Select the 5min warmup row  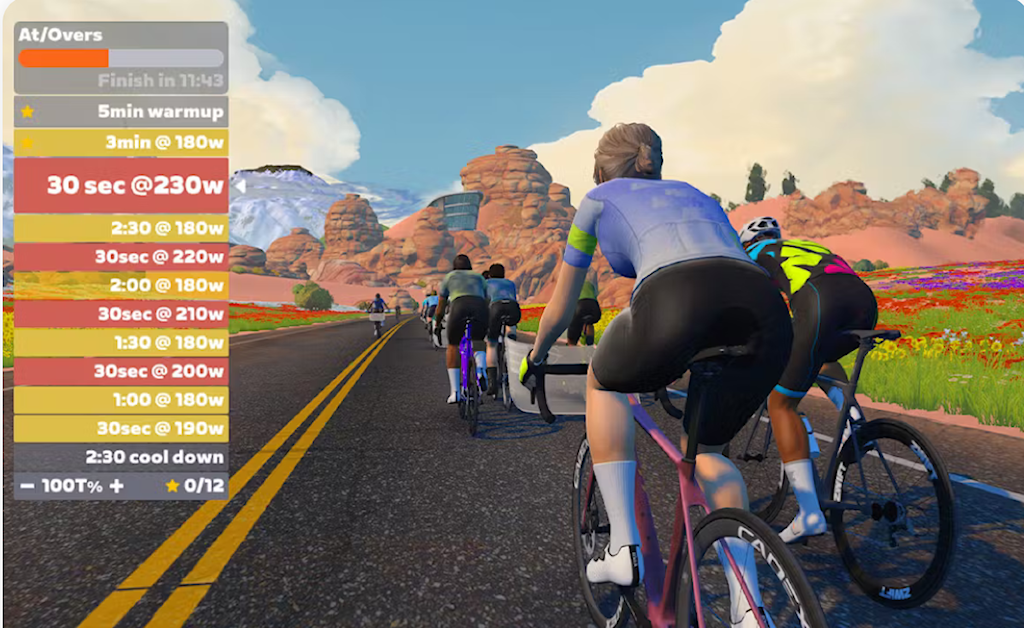pyautogui.click(x=121, y=111)
